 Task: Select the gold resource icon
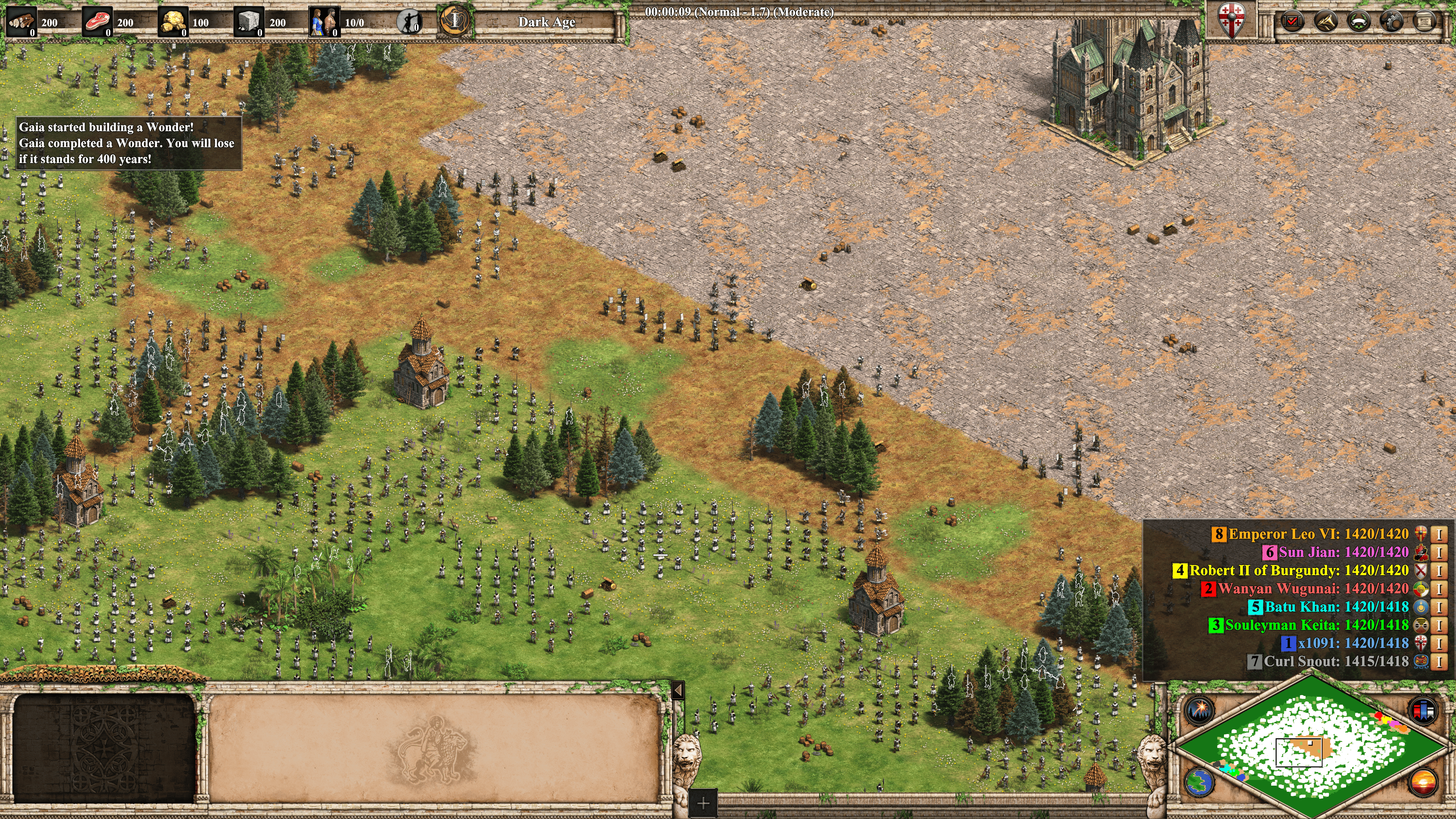click(x=173, y=22)
